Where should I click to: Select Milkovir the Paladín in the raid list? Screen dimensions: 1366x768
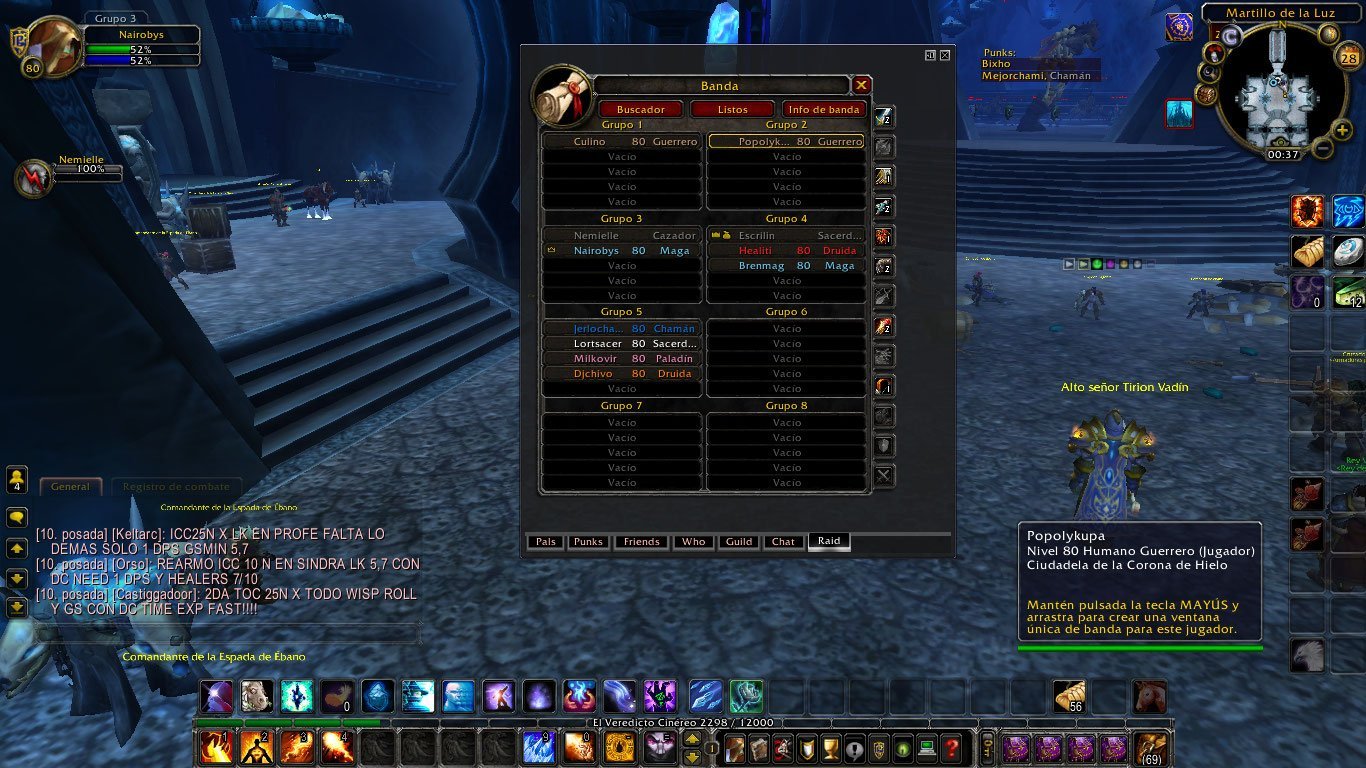coord(621,359)
